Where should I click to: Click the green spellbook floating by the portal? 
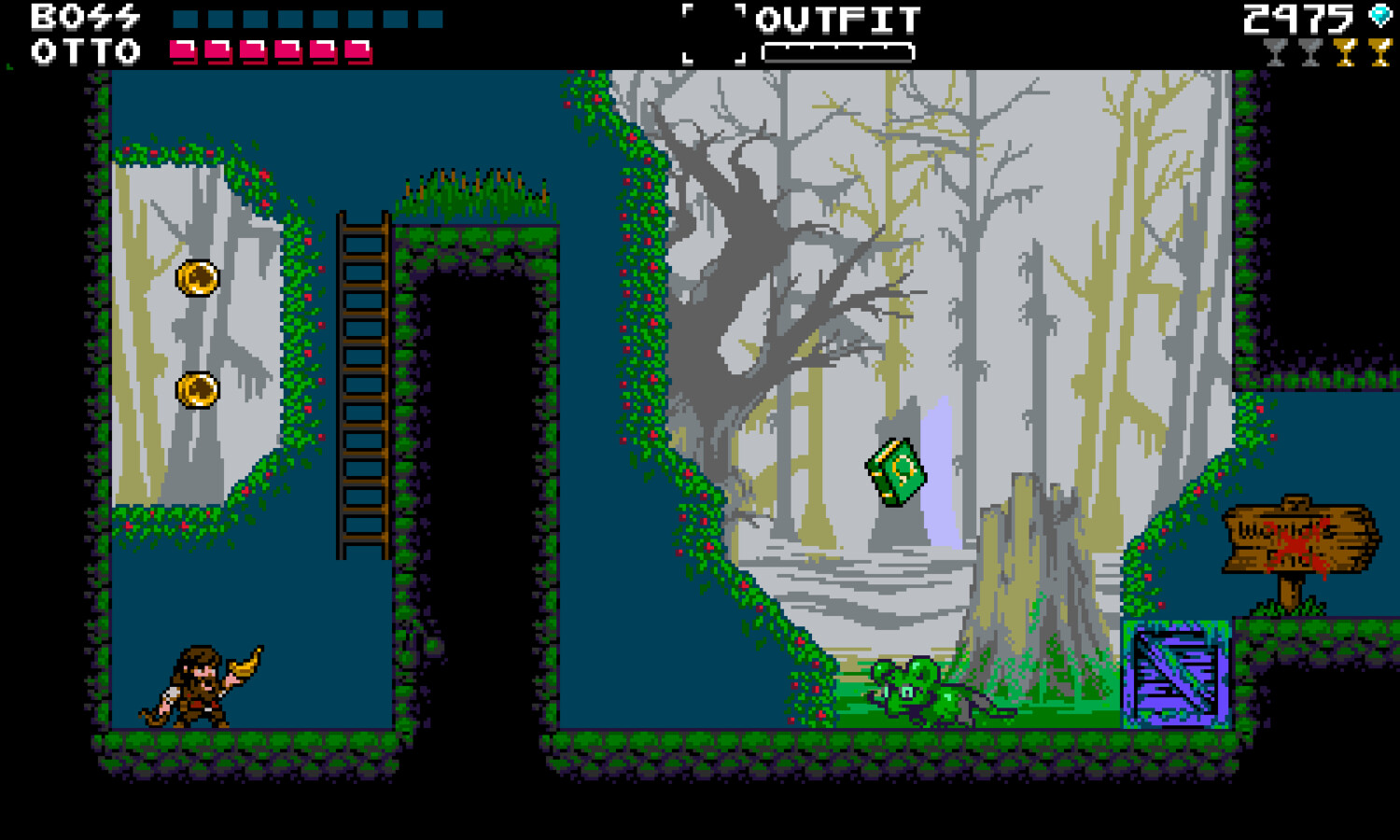pos(895,471)
